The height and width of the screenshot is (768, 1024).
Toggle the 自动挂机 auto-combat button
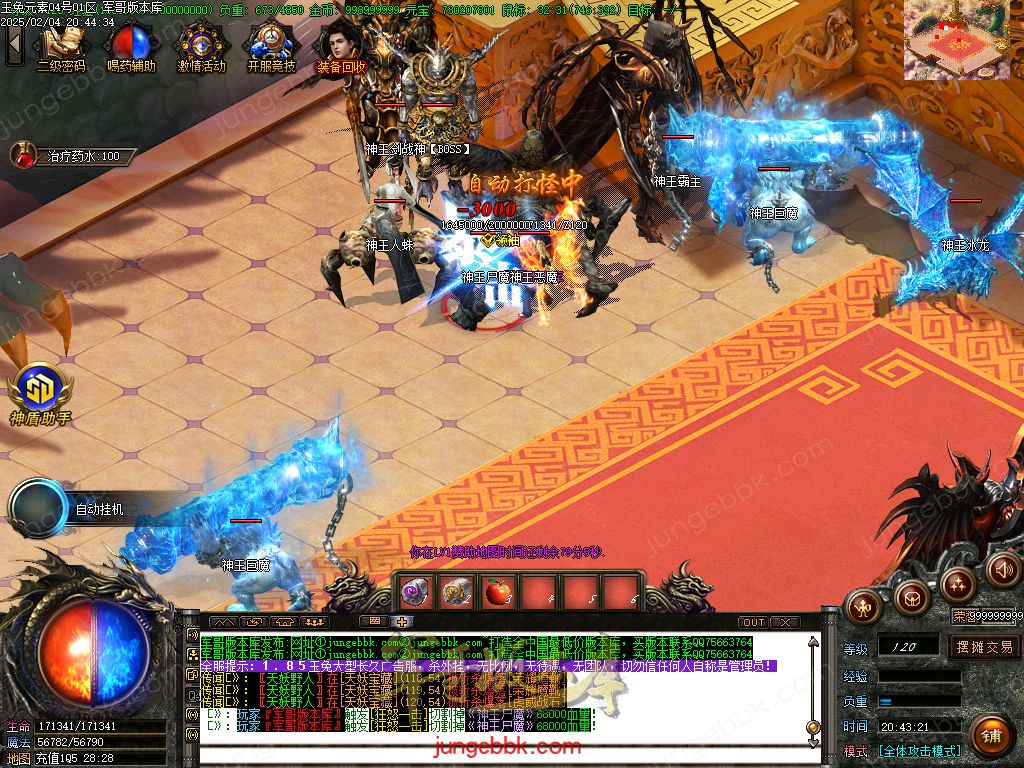pos(42,508)
